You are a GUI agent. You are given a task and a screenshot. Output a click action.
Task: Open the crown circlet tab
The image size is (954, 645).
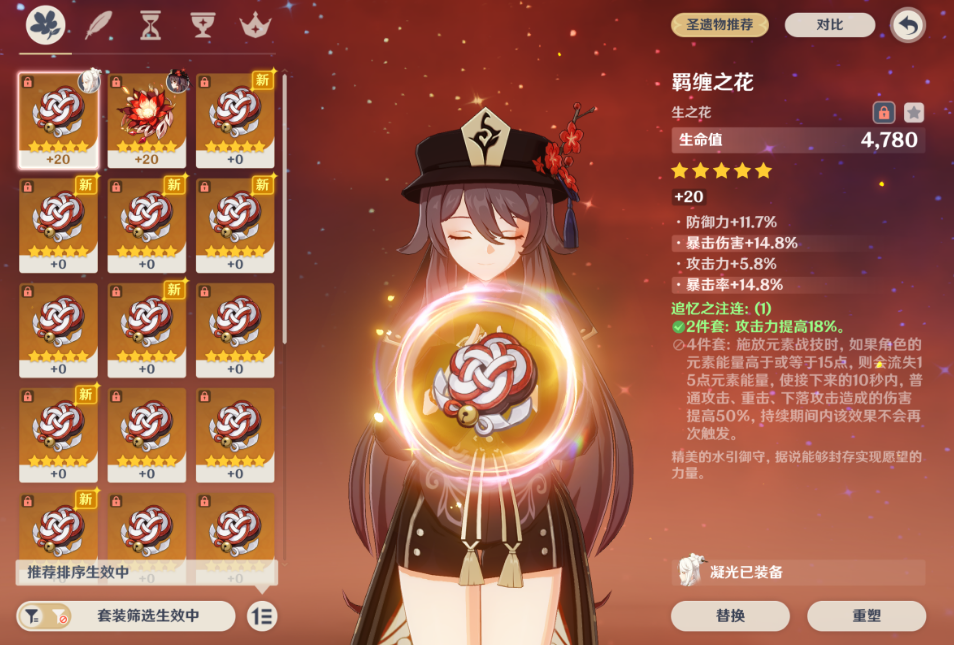[256, 24]
